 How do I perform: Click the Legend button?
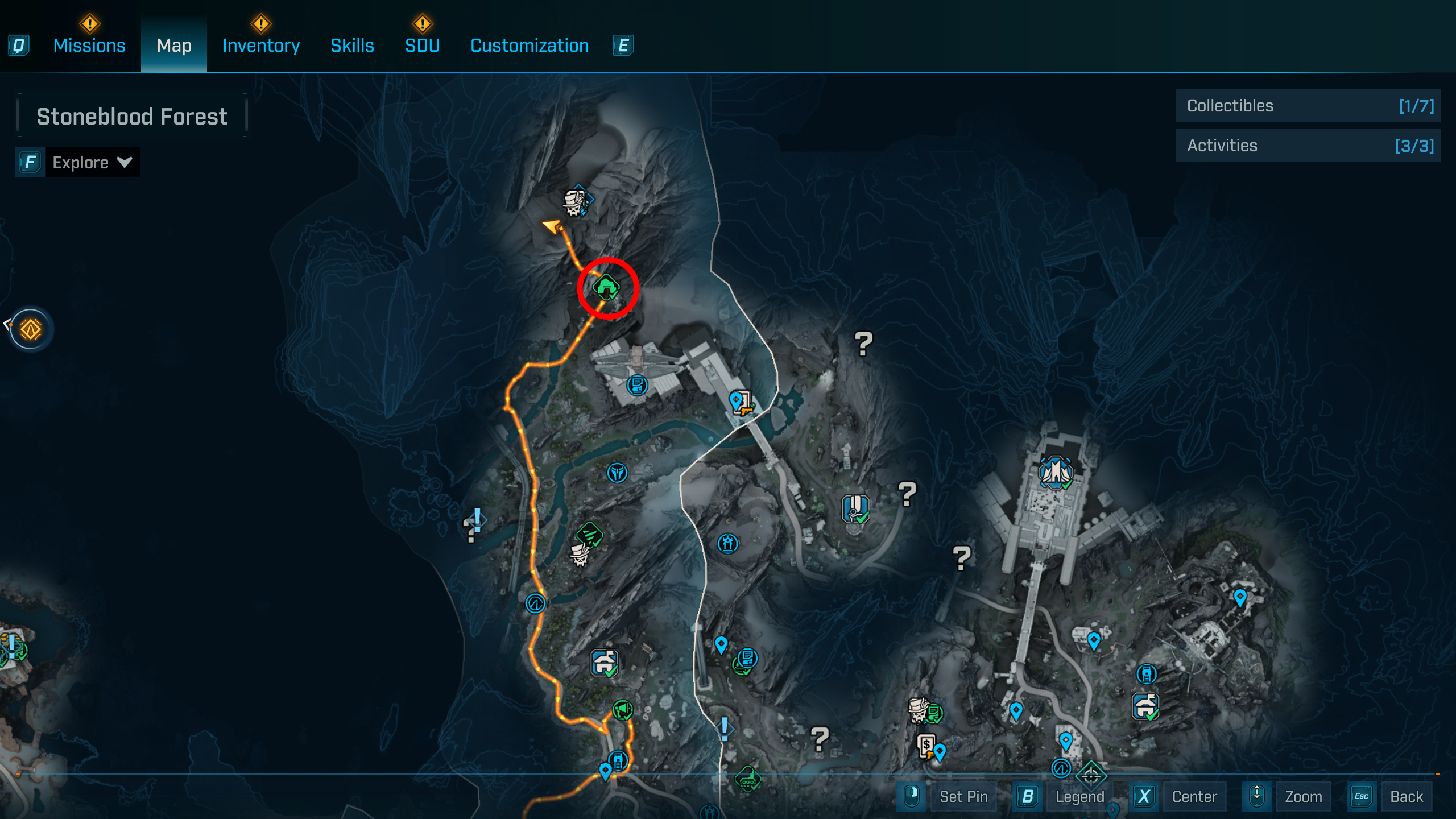point(1079,796)
